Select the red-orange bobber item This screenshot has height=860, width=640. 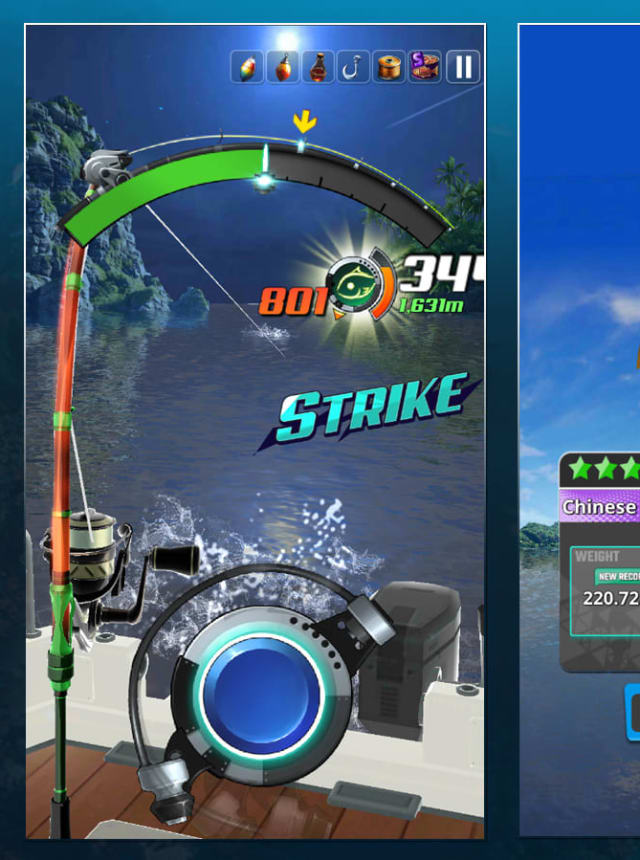click(283, 68)
